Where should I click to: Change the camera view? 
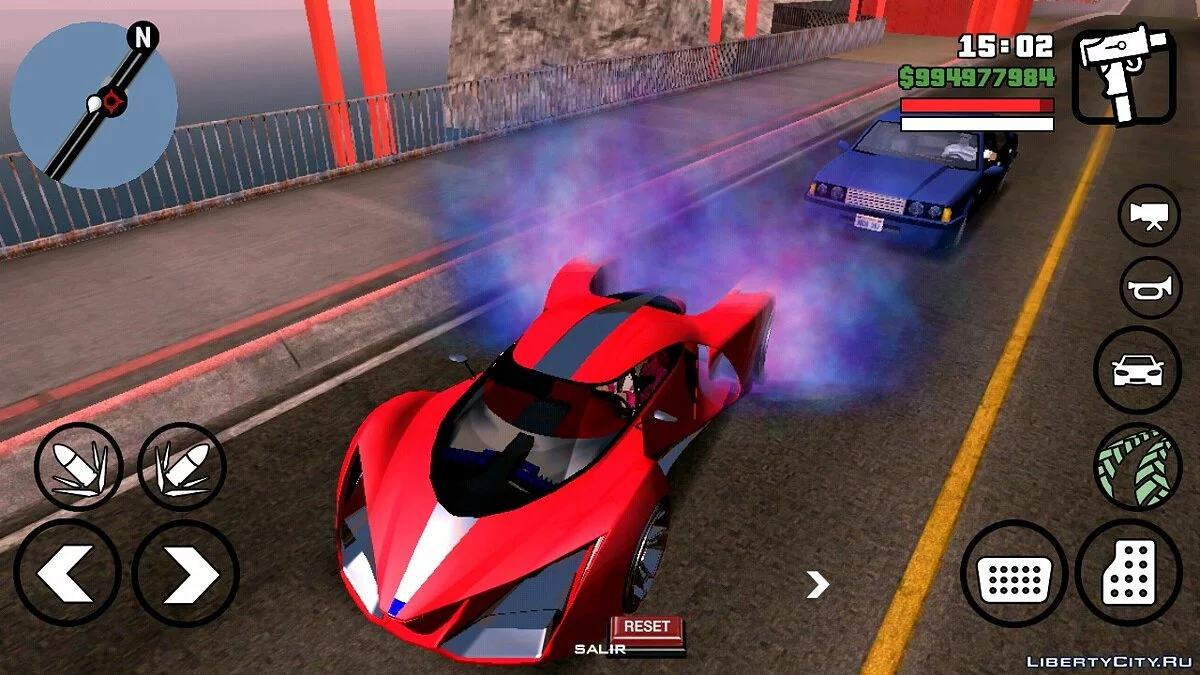1148,215
